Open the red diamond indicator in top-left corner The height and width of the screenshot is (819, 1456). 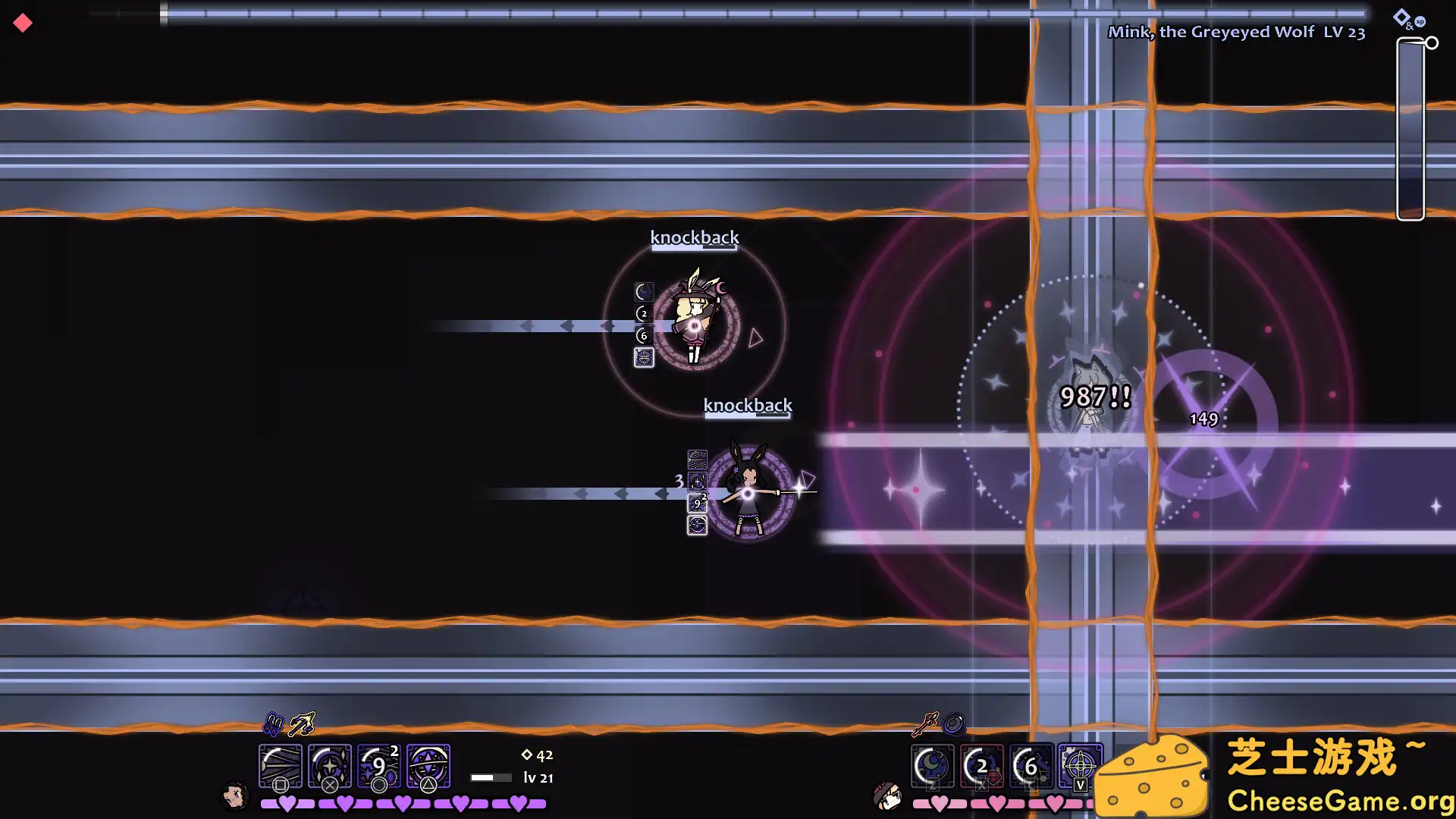22,23
